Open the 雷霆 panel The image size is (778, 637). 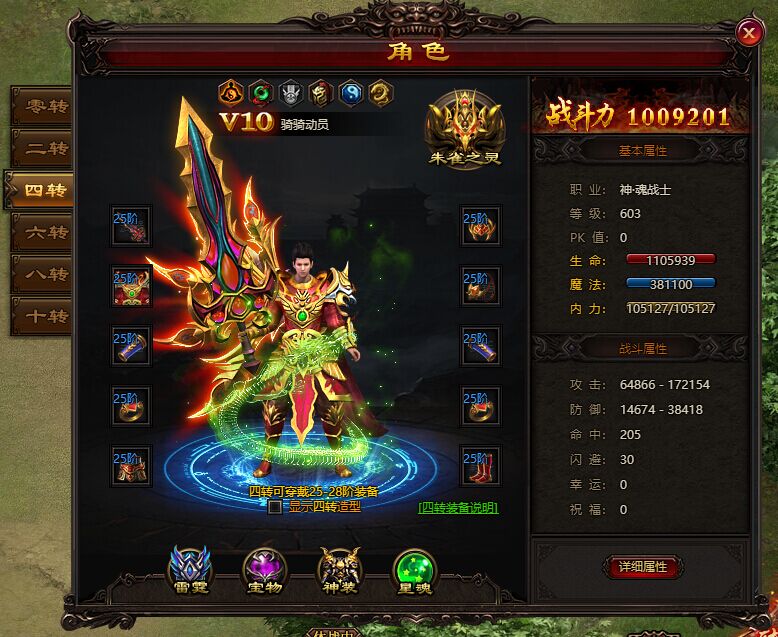point(189,570)
